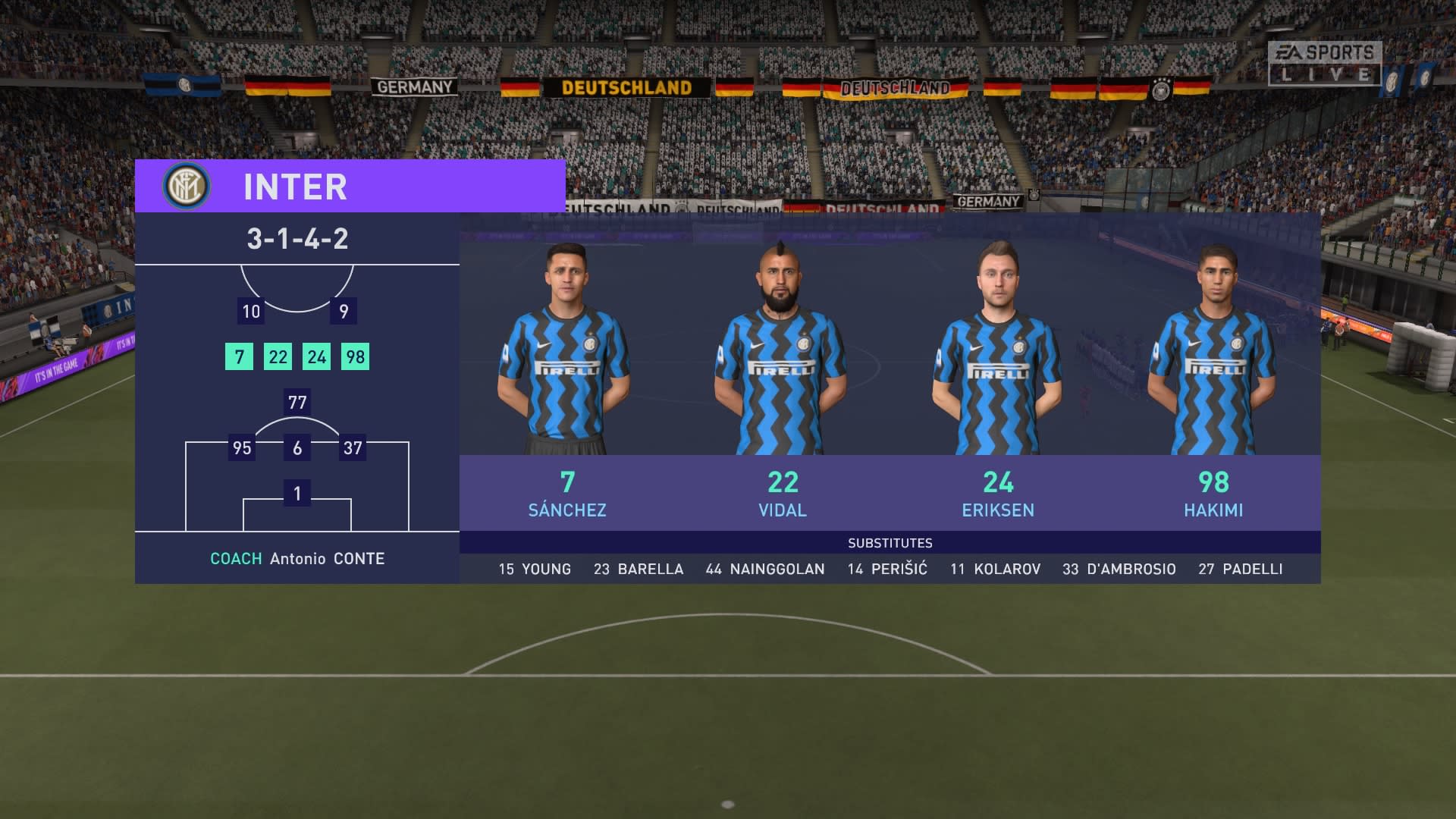This screenshot has height=819, width=1456.
Task: Choose substitute Nainggolan from the bench list
Action: (765, 569)
